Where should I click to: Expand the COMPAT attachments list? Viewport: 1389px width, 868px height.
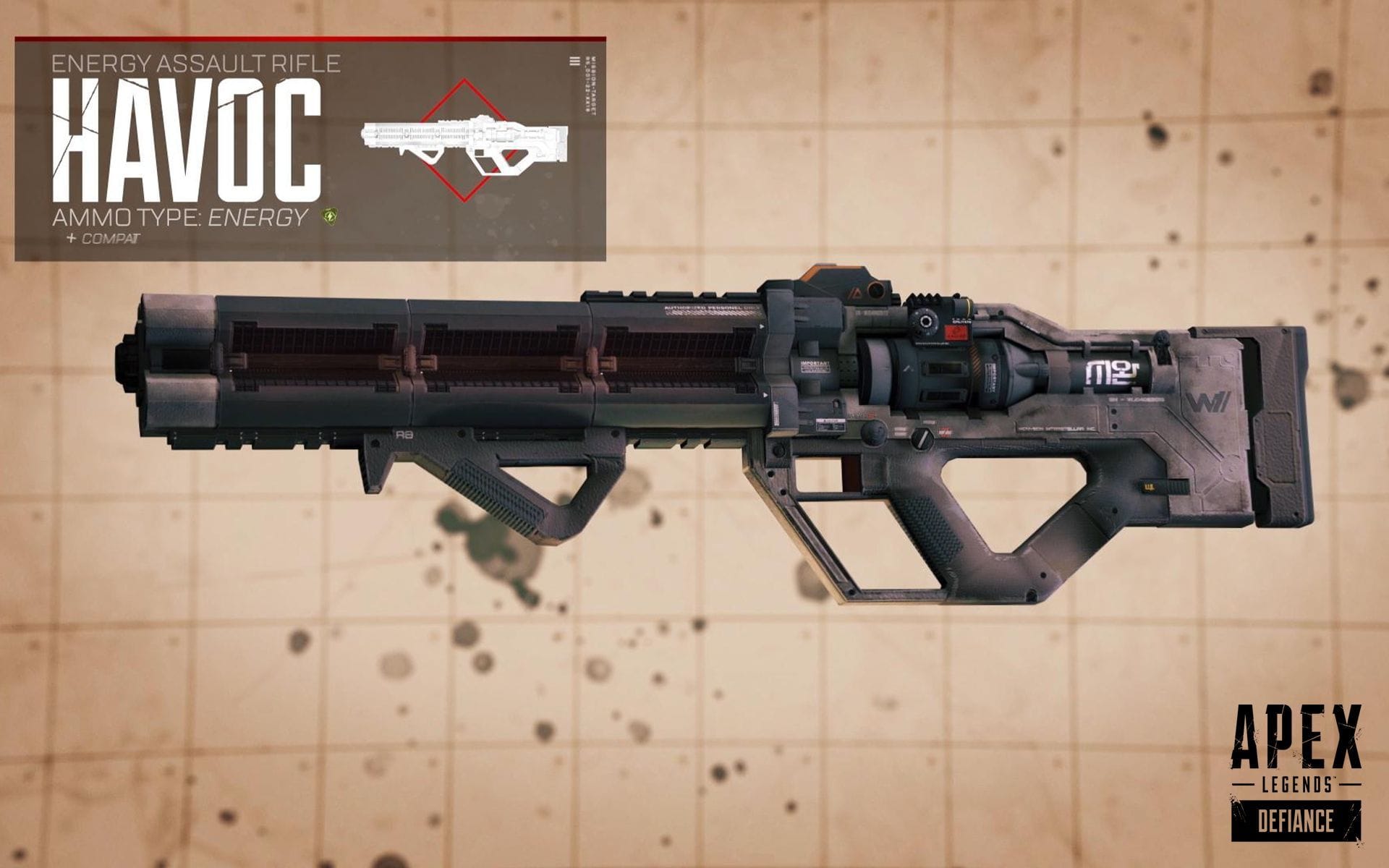[101, 237]
